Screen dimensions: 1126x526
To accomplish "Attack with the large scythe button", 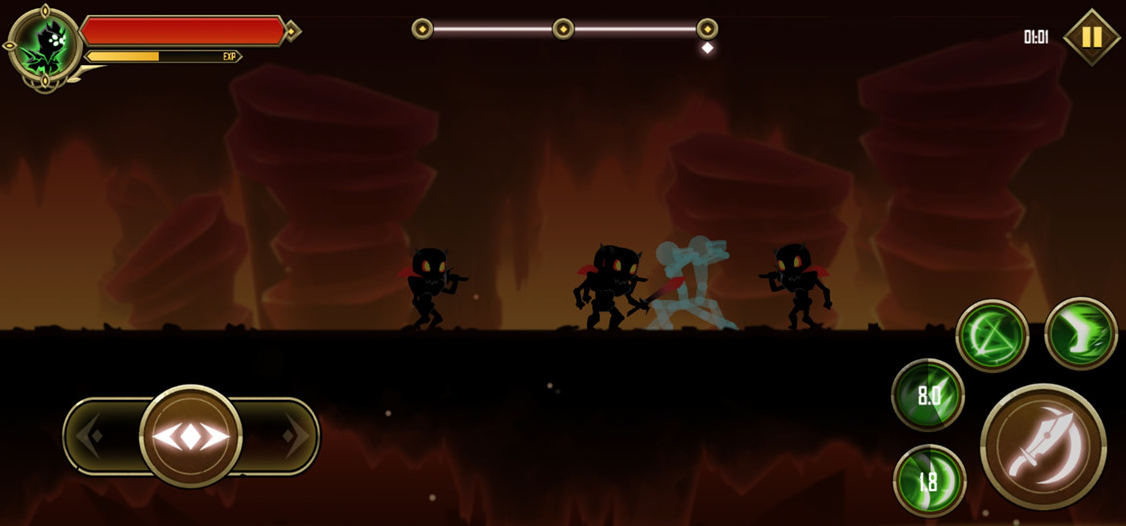I will (1043, 447).
